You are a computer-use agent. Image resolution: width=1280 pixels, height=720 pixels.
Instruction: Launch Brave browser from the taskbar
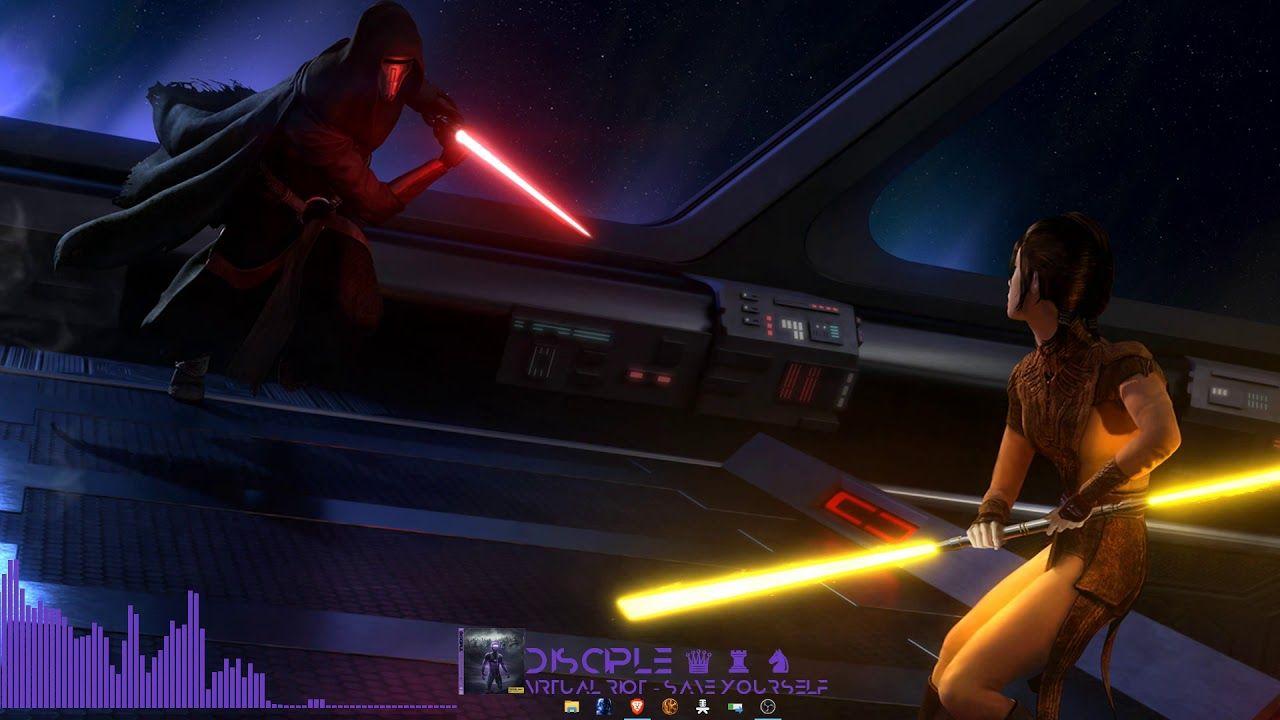636,707
